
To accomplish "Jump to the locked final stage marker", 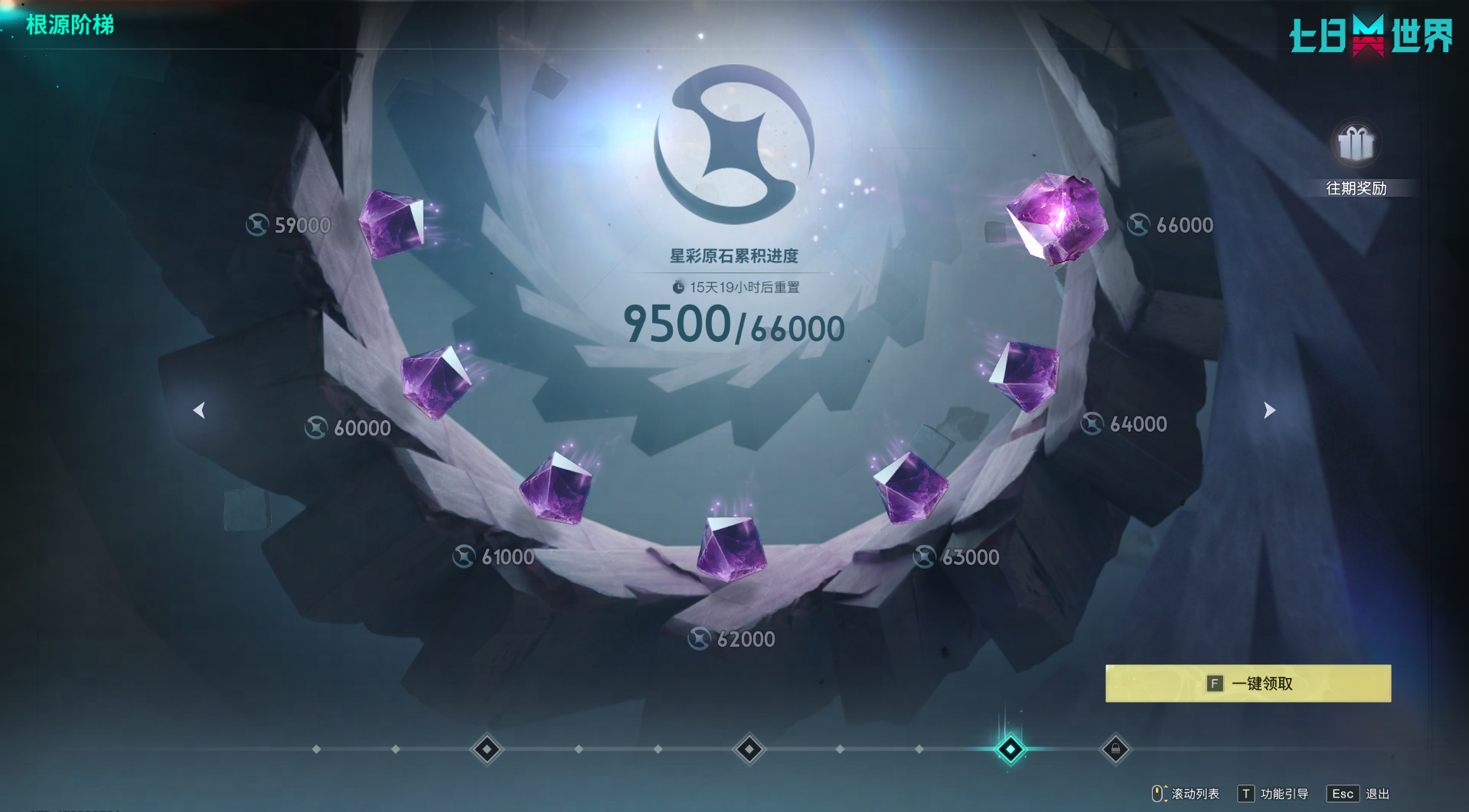I will (x=1115, y=749).
